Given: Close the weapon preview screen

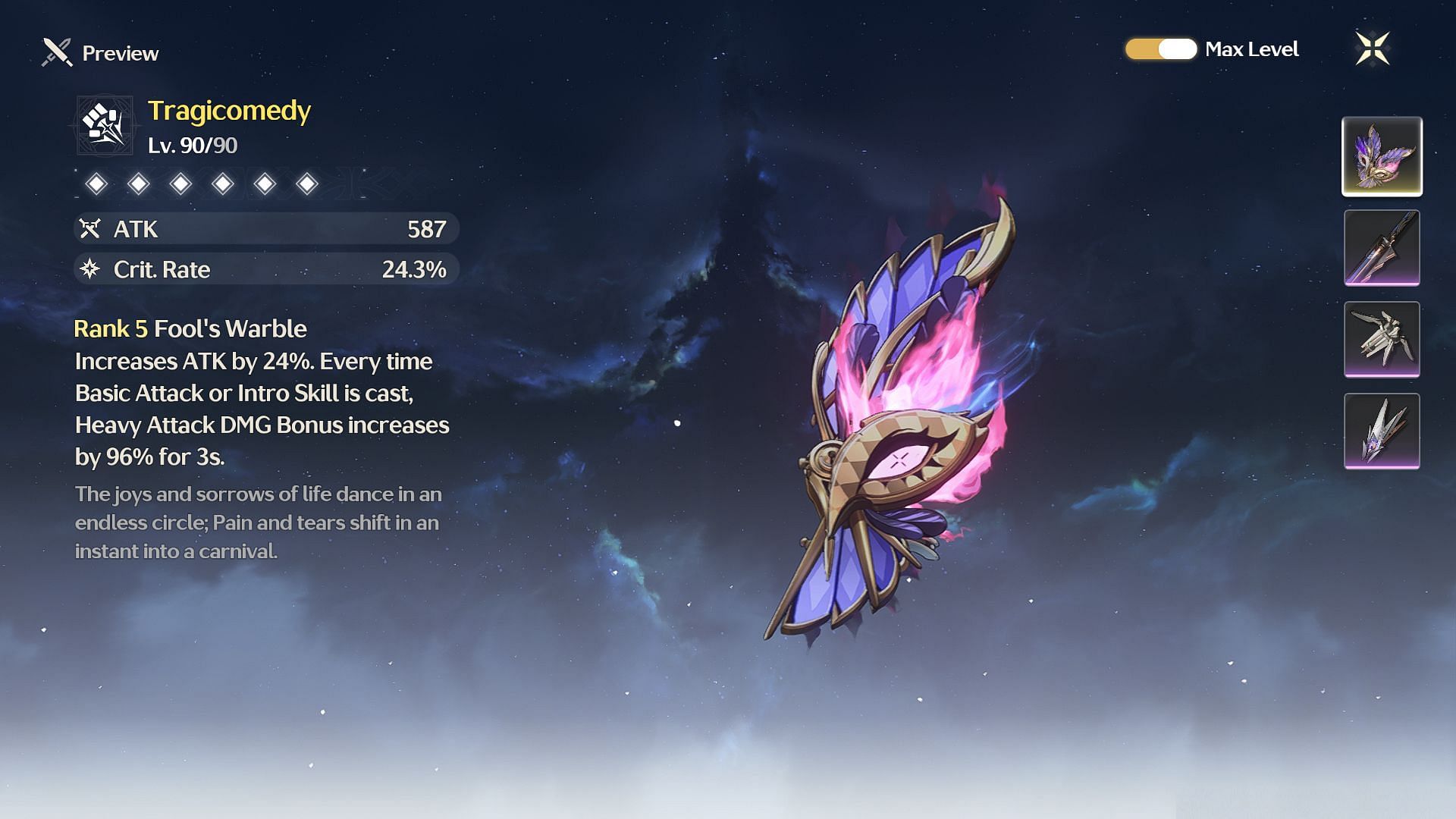Looking at the screenshot, I should tap(1372, 49).
